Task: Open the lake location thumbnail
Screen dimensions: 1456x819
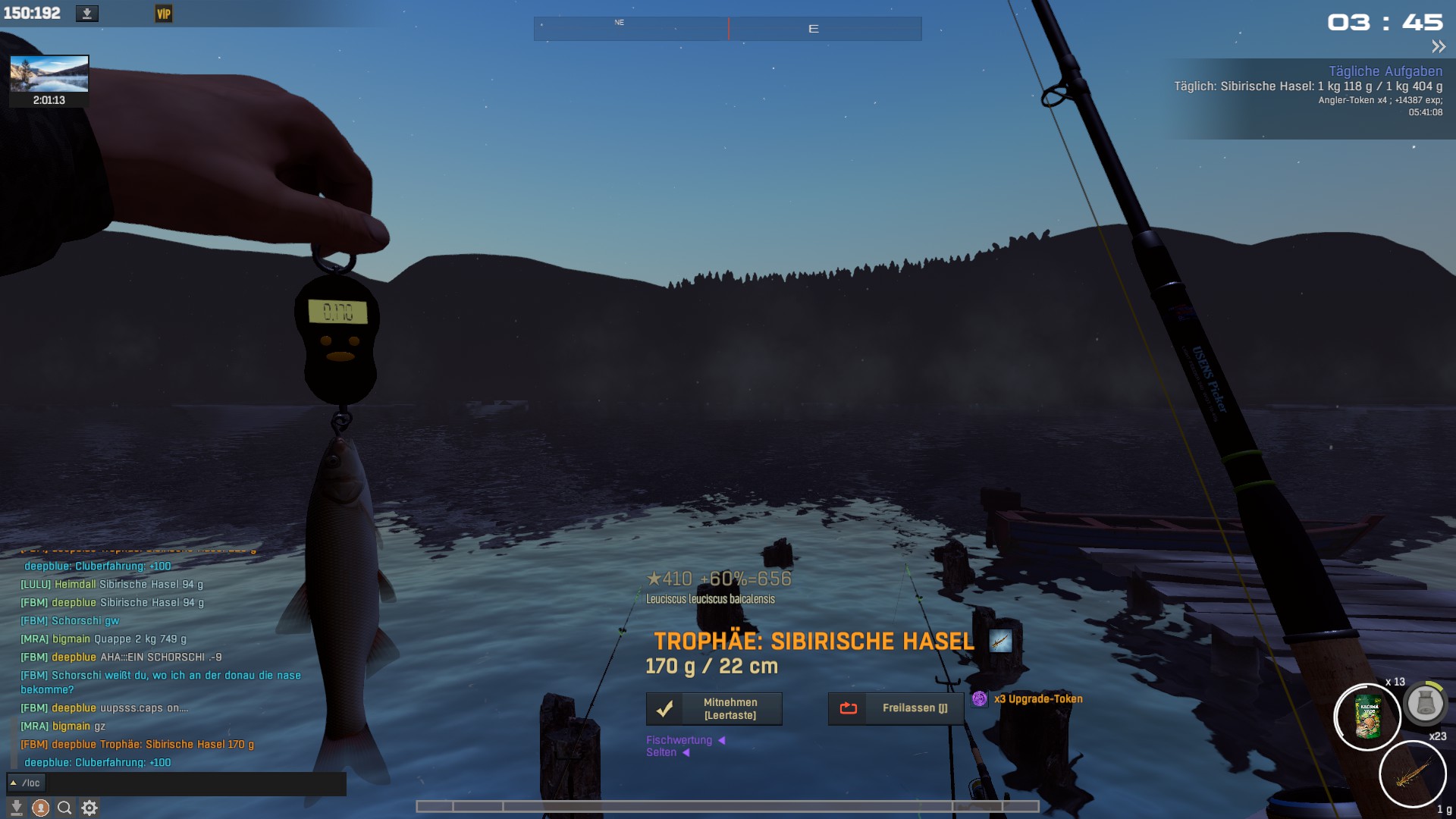Action: pos(49,74)
